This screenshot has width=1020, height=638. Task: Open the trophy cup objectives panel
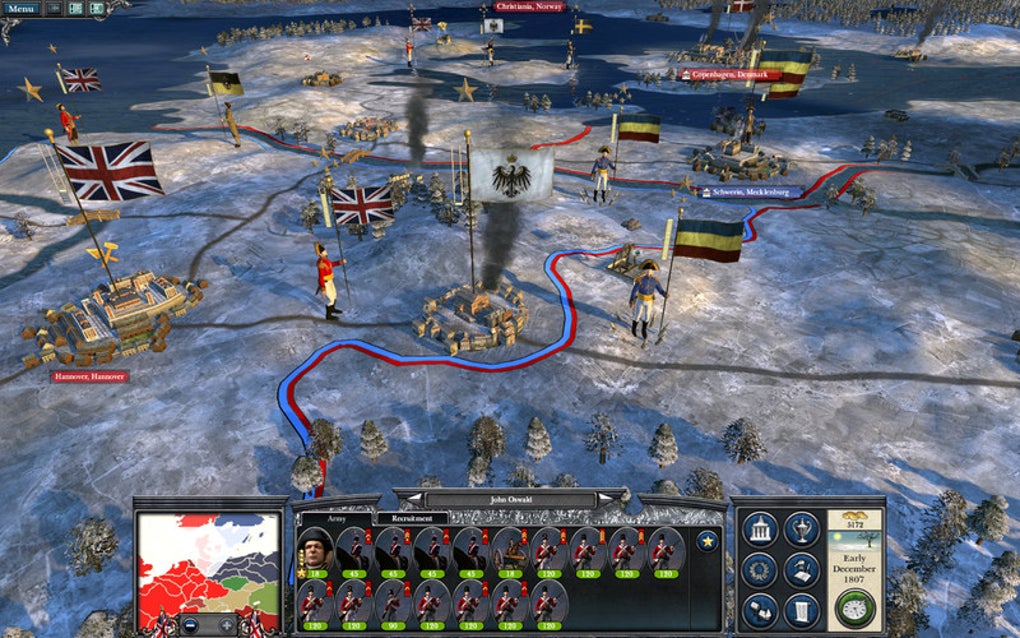click(802, 530)
